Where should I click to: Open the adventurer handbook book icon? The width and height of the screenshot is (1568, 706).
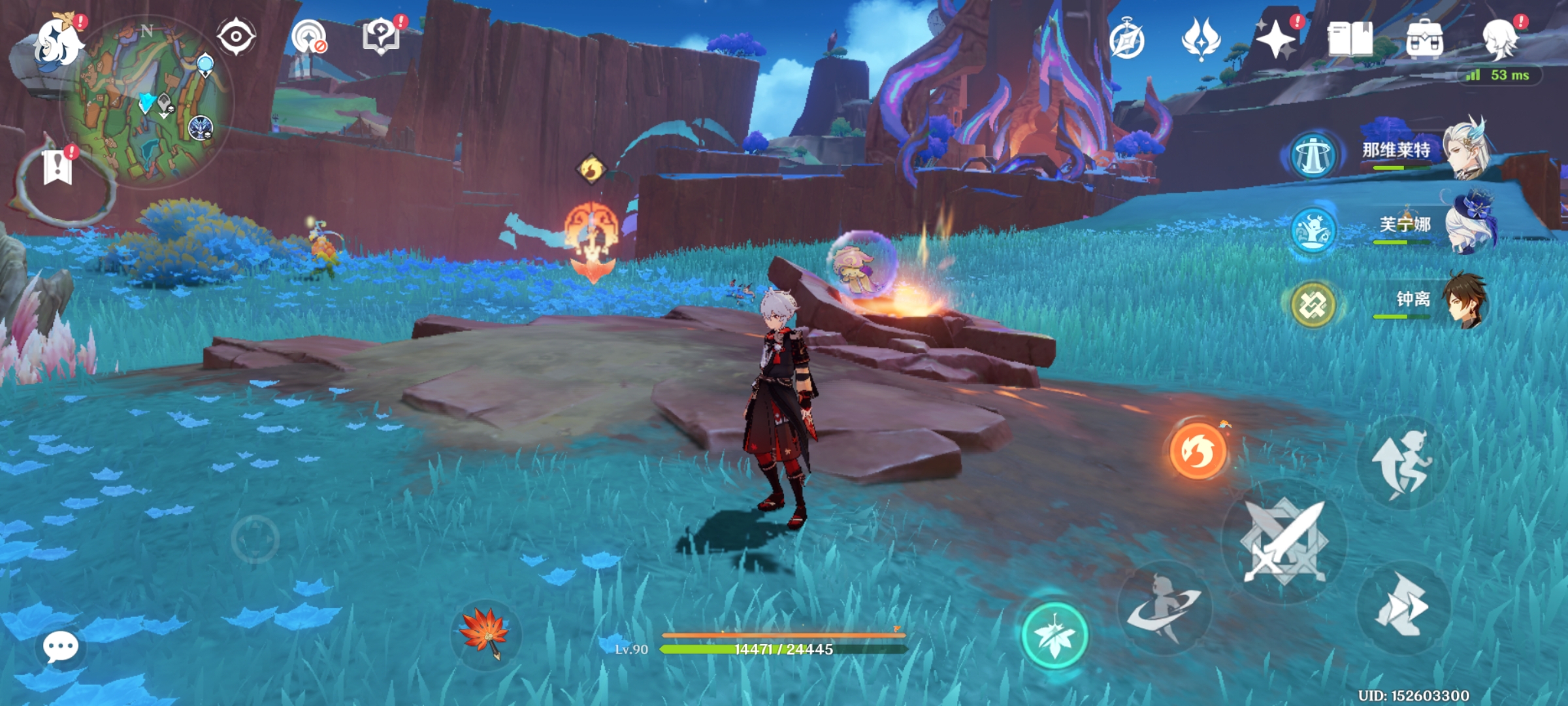tap(1350, 40)
